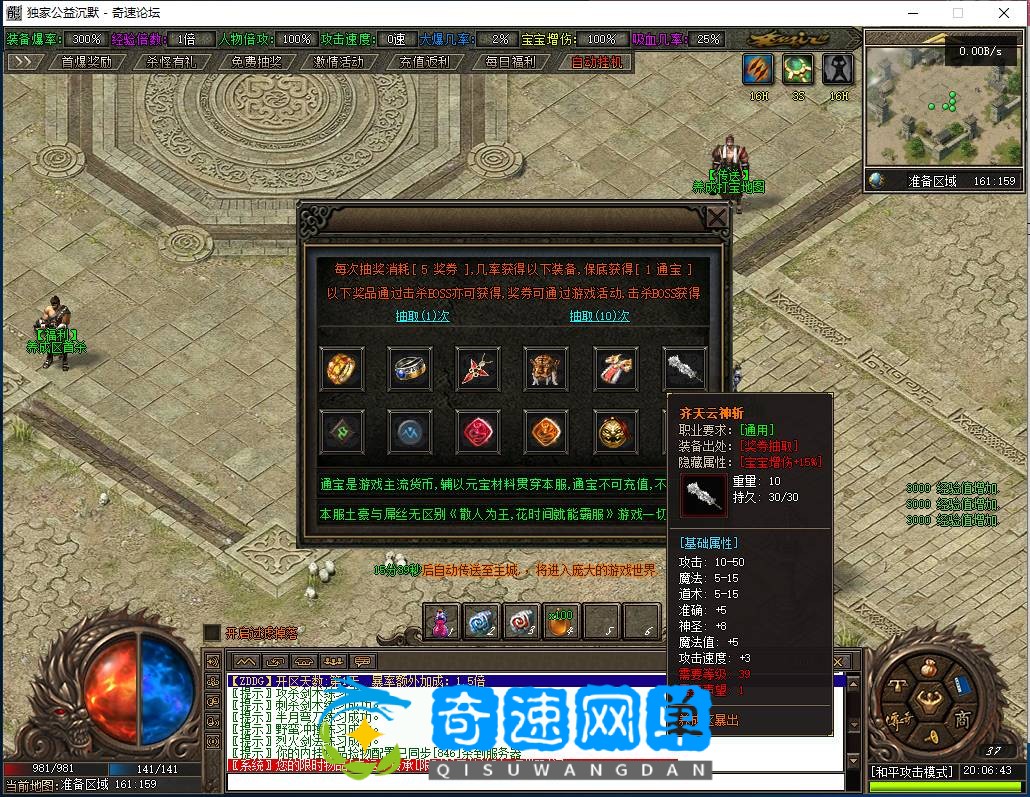Screen dimensions: 1030x797
Task: Select the red star necklace prize
Action: [x=478, y=369]
